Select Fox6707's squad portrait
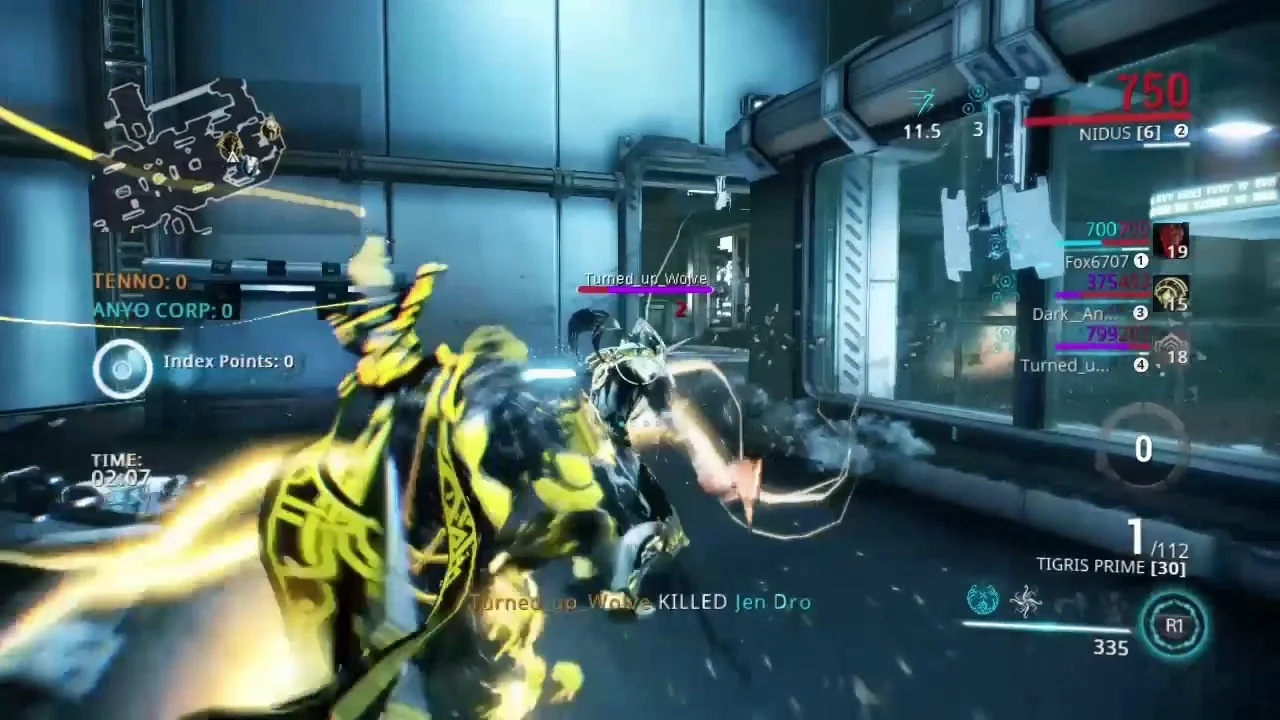This screenshot has height=720, width=1280. (x=1171, y=242)
